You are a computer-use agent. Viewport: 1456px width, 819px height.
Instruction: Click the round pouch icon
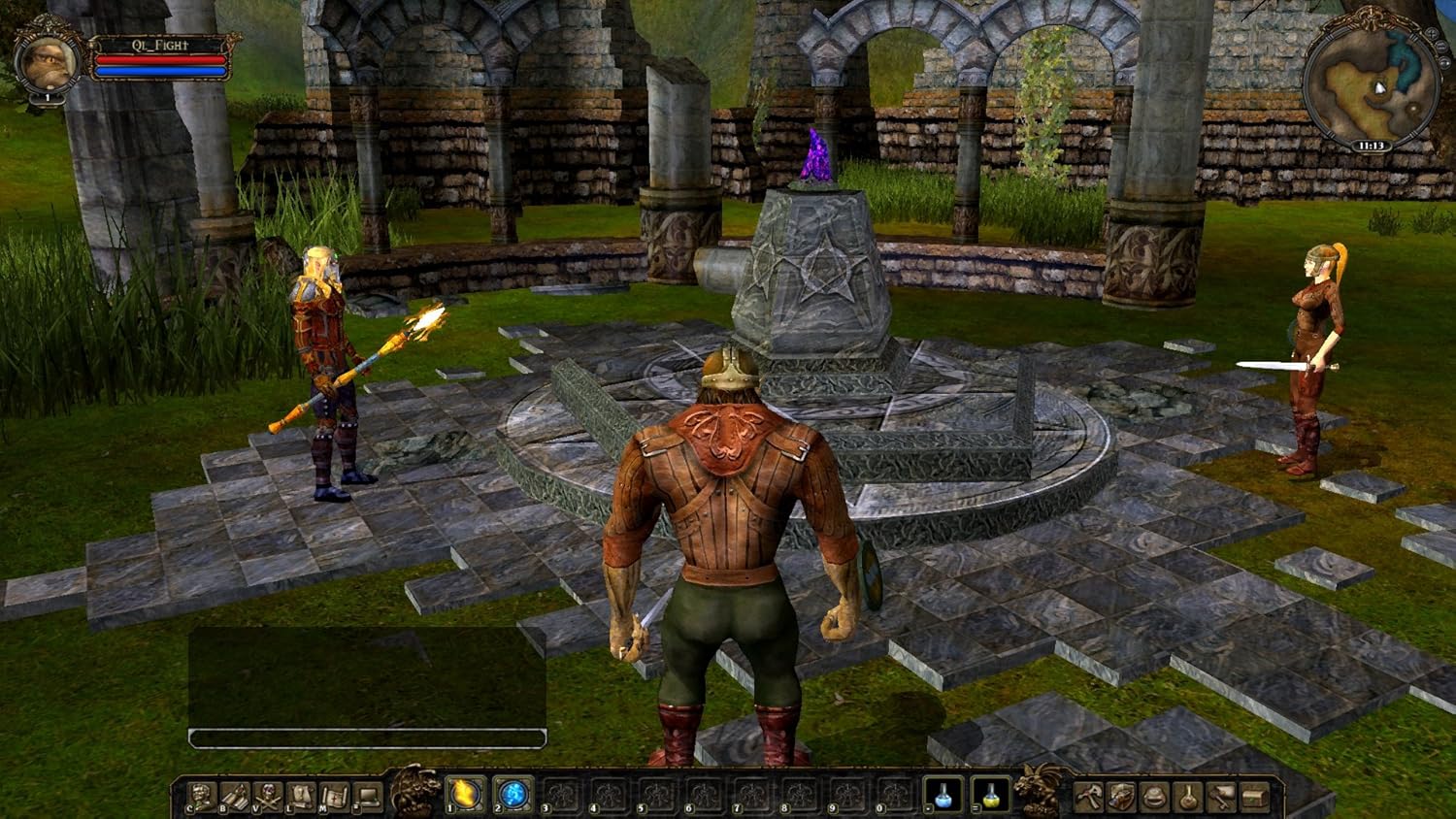[1154, 797]
